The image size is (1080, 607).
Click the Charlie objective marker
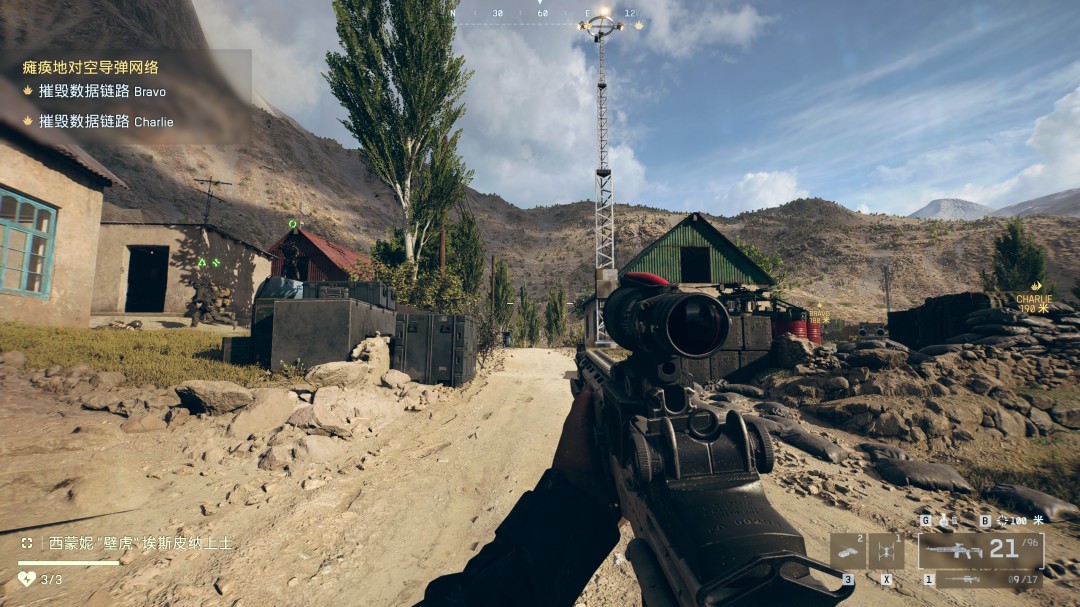coord(1033,303)
